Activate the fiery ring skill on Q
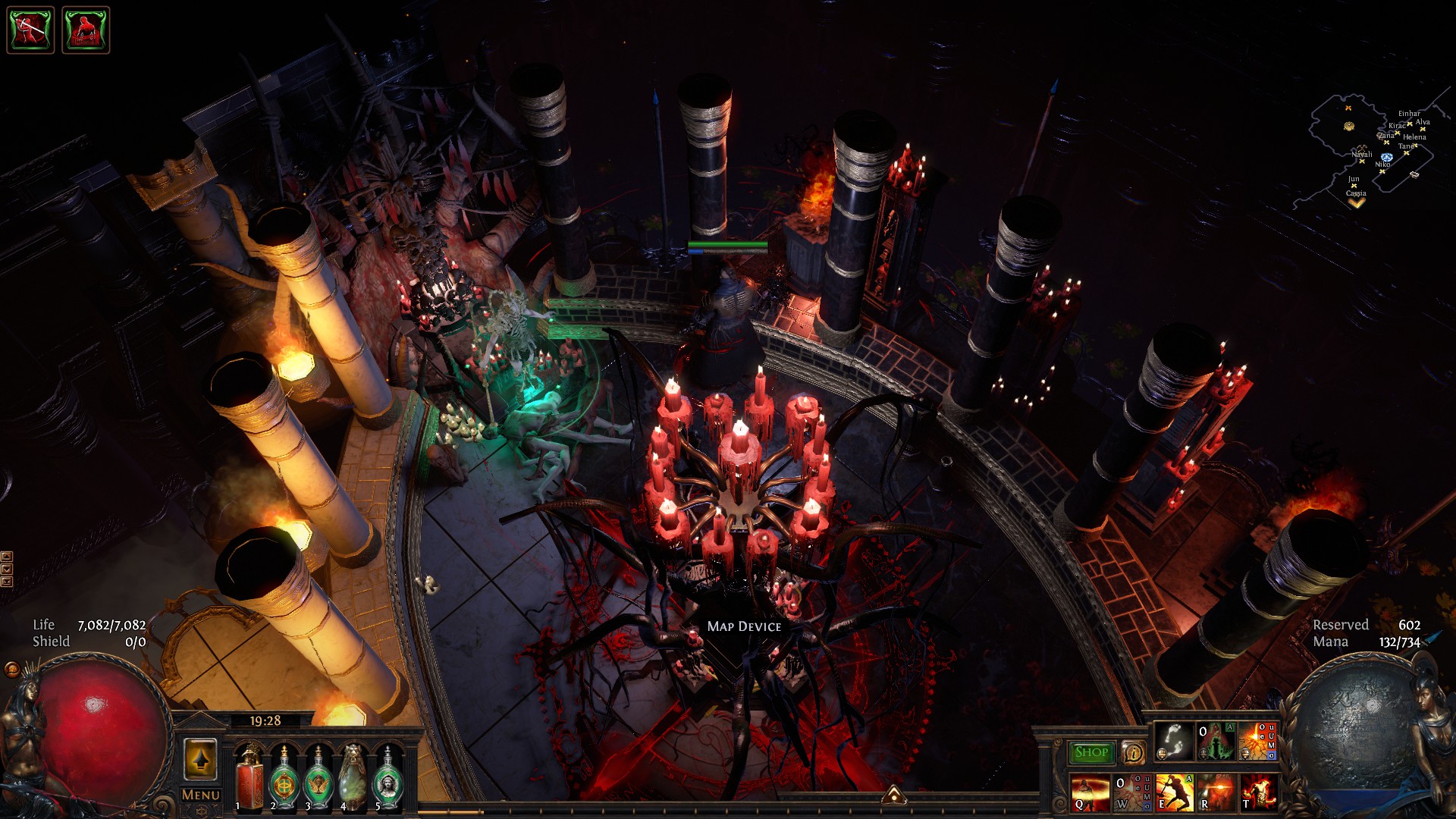 click(x=1090, y=792)
